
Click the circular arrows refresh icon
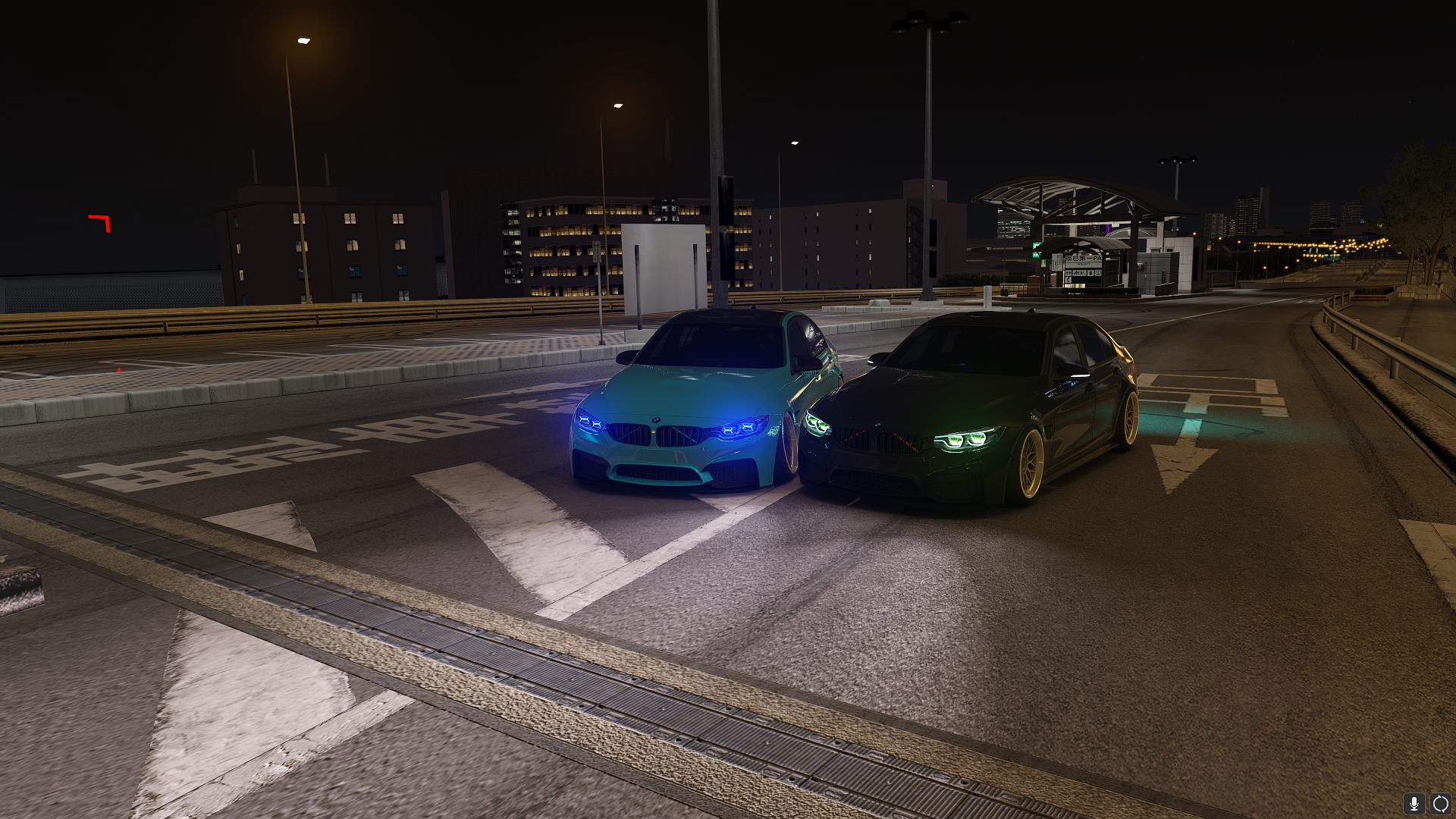point(1440,803)
